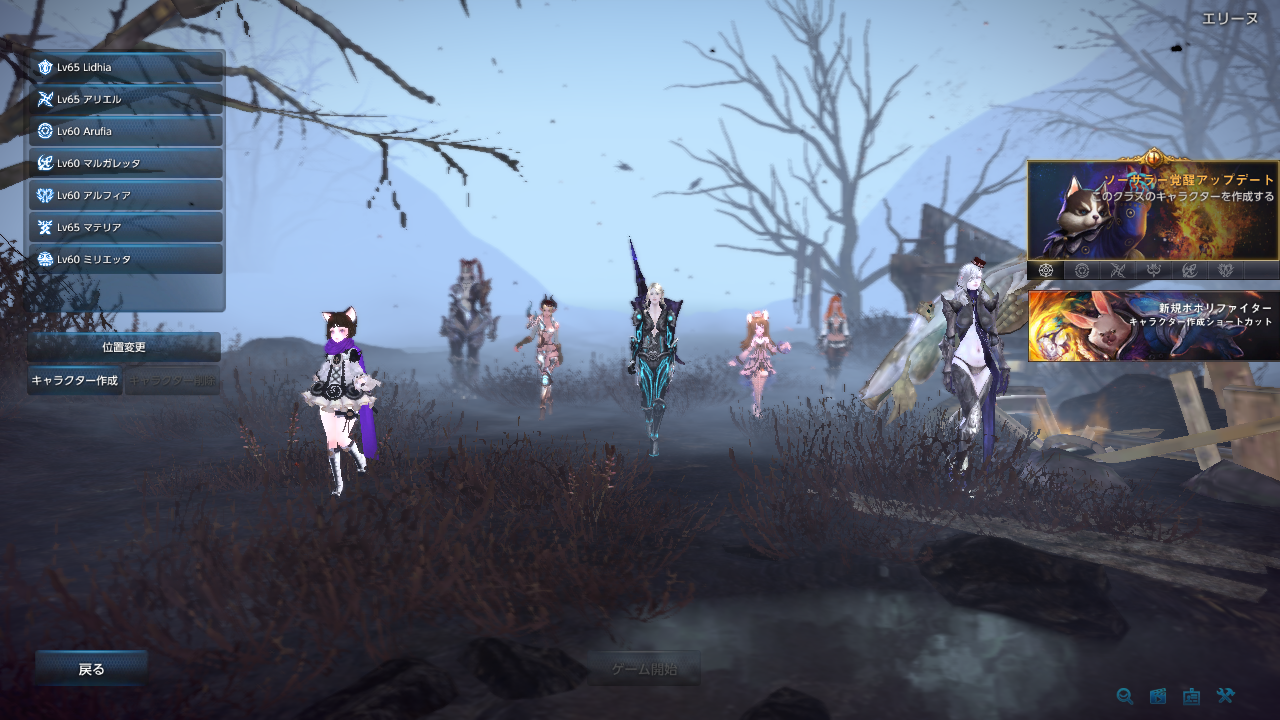The height and width of the screenshot is (720, 1280).
Task: Select the highlighted first class icon under the Sorcerer banner
Action: point(1045,270)
